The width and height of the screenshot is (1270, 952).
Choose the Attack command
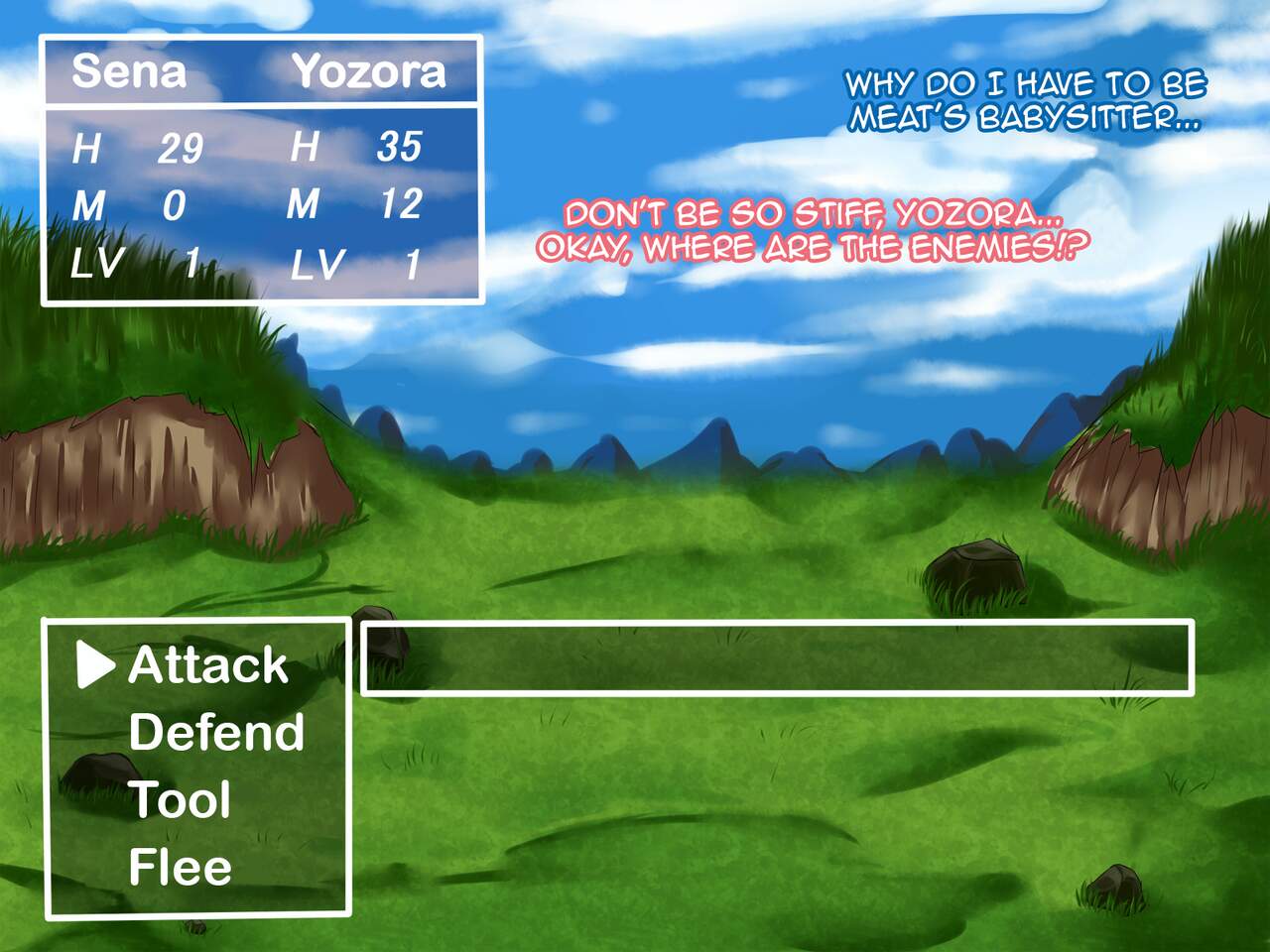click(207, 665)
